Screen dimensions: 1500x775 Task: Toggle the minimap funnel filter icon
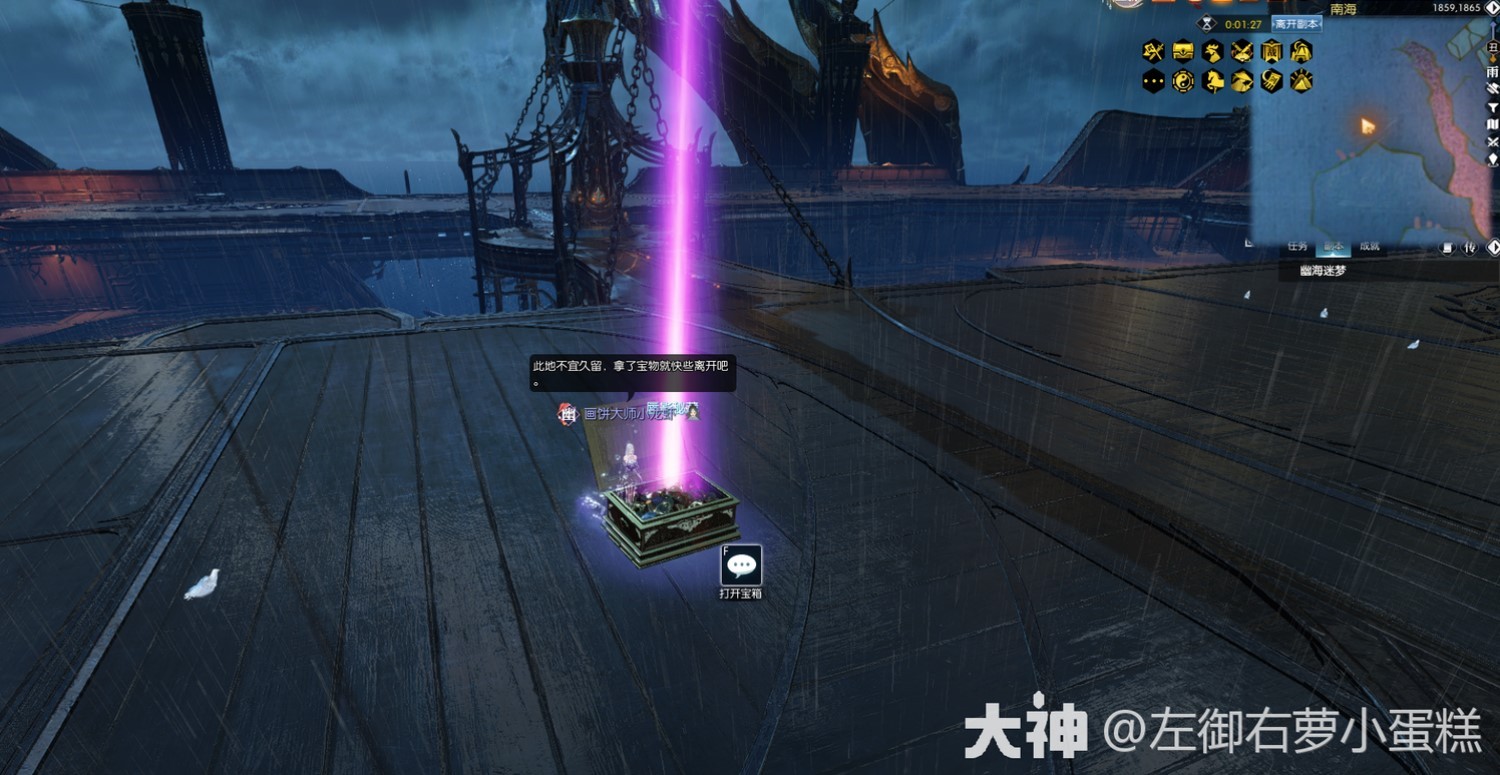tap(1493, 108)
